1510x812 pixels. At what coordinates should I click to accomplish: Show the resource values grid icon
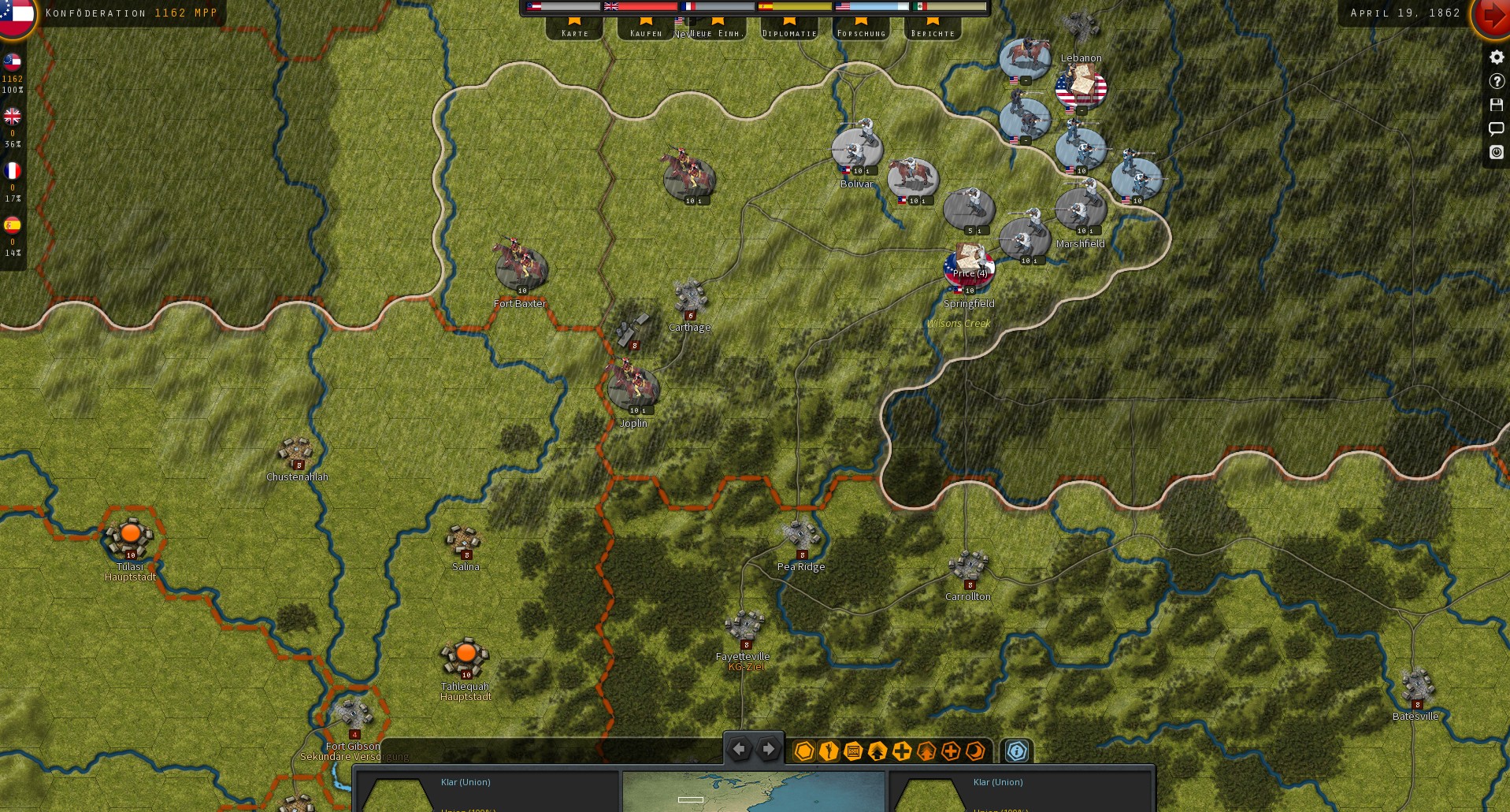(x=853, y=751)
